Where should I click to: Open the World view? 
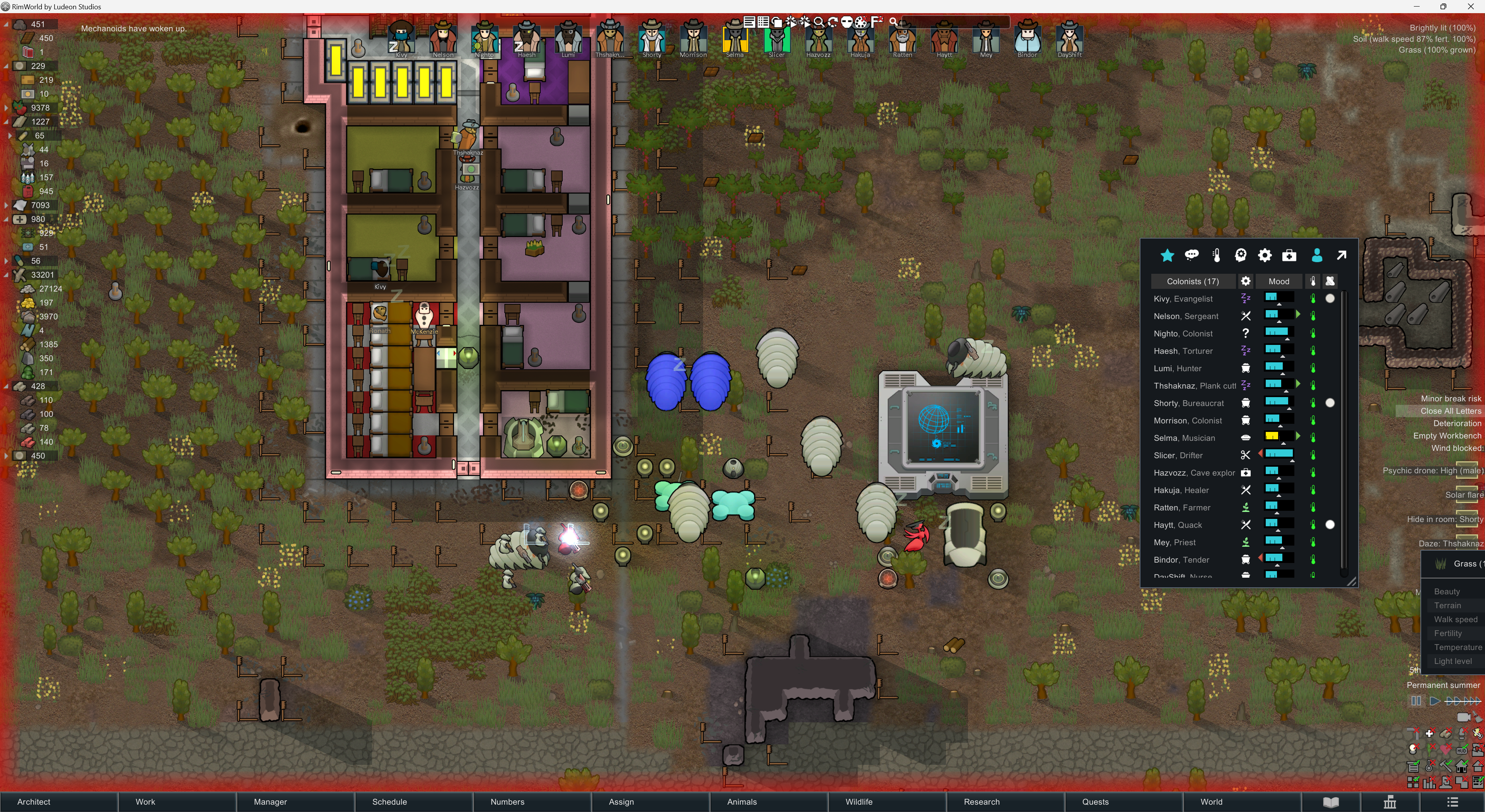coord(1210,802)
